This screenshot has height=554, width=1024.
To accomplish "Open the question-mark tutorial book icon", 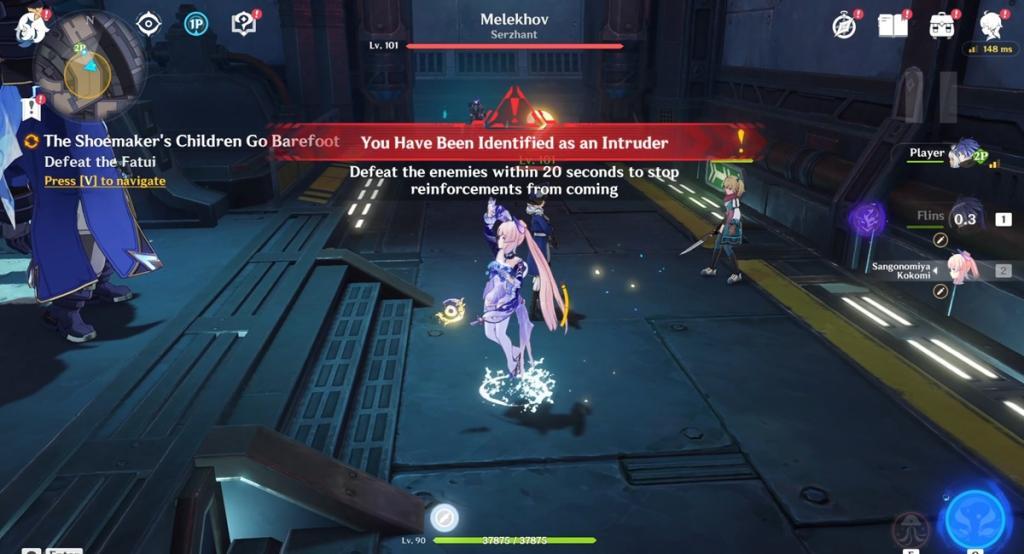I will 243,25.
